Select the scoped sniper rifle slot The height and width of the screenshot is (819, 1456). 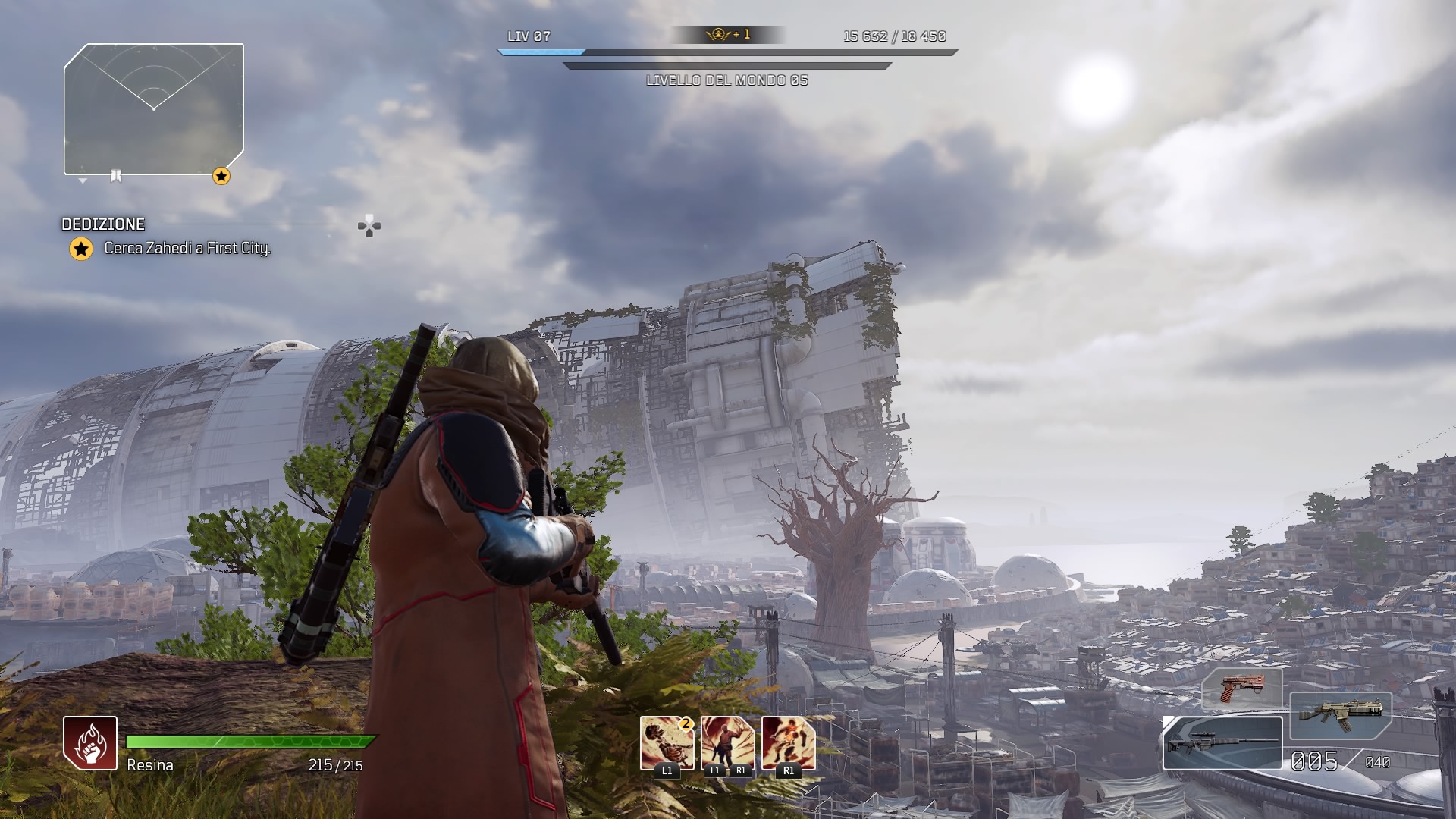click(x=1222, y=743)
